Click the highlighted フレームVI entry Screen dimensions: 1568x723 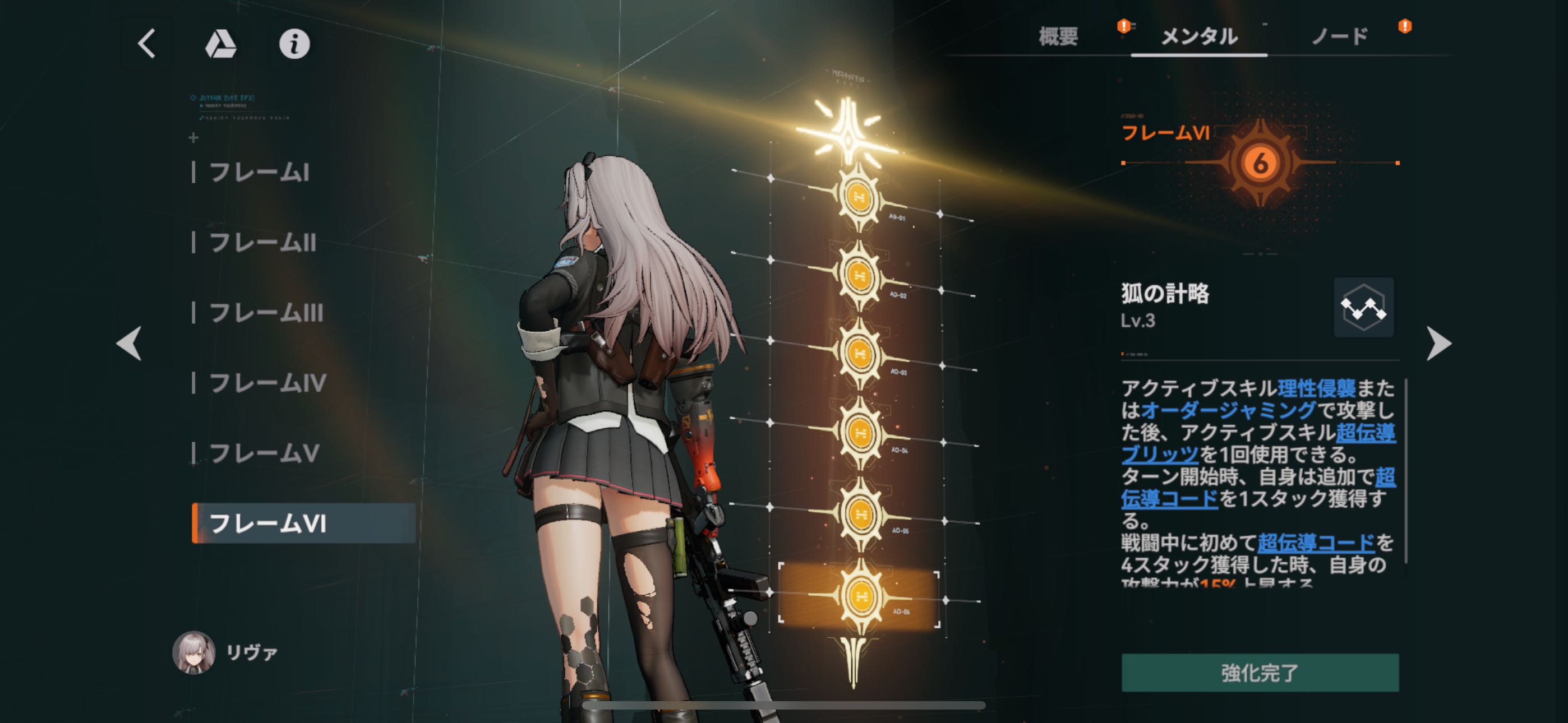302,523
